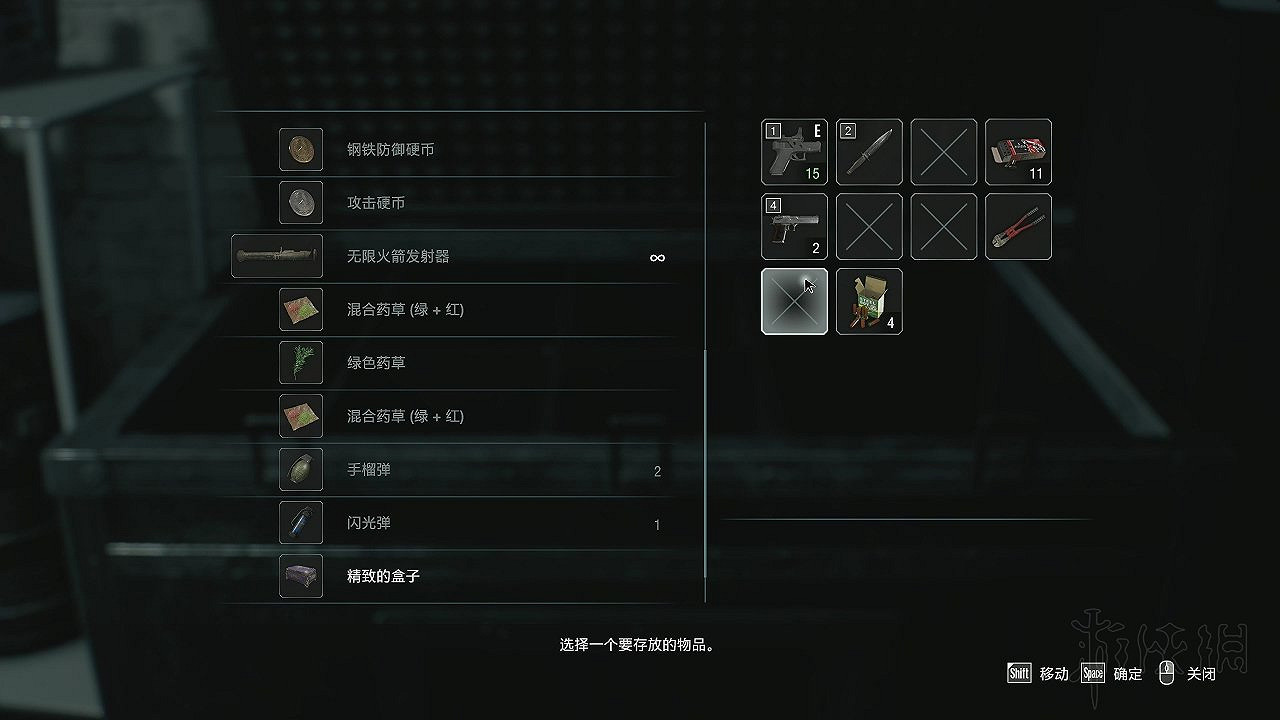Select the backup handgun in slot 4
The image size is (1280, 720).
[794, 227]
